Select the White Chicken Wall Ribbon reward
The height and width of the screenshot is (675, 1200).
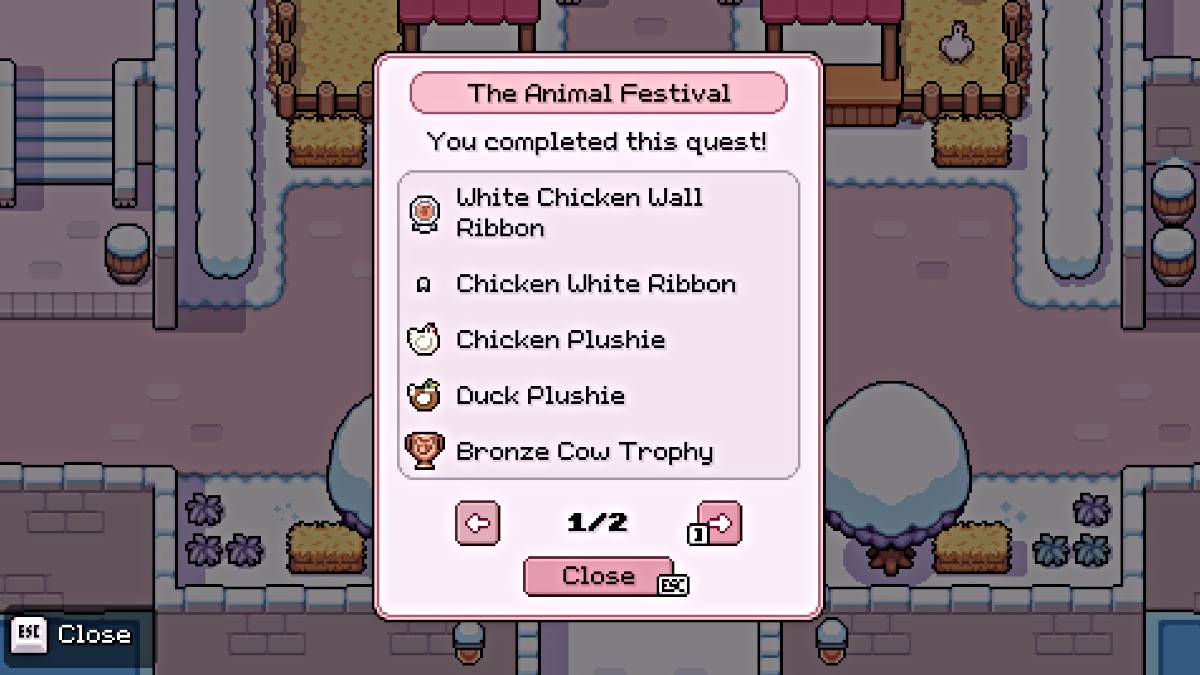pos(580,212)
